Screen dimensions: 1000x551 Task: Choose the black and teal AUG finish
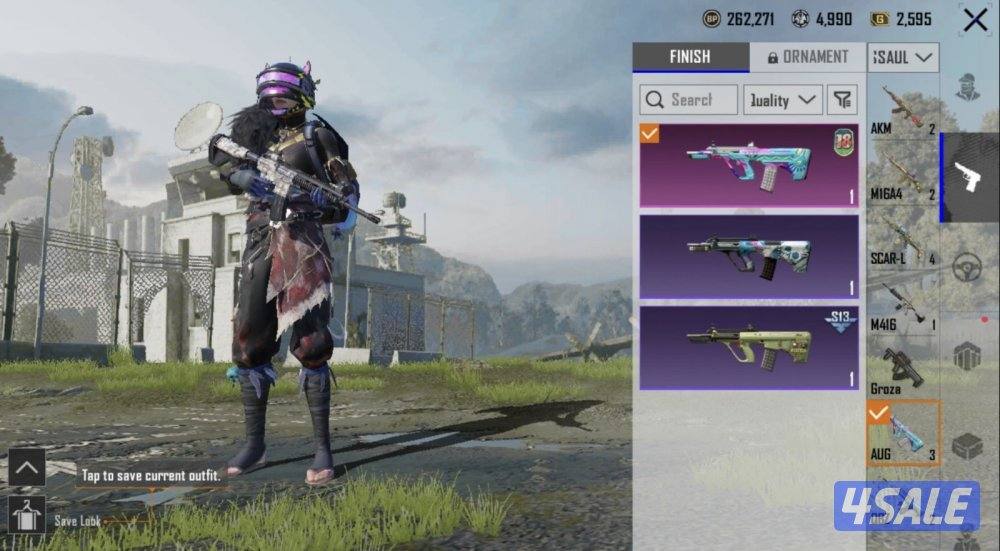tap(749, 257)
